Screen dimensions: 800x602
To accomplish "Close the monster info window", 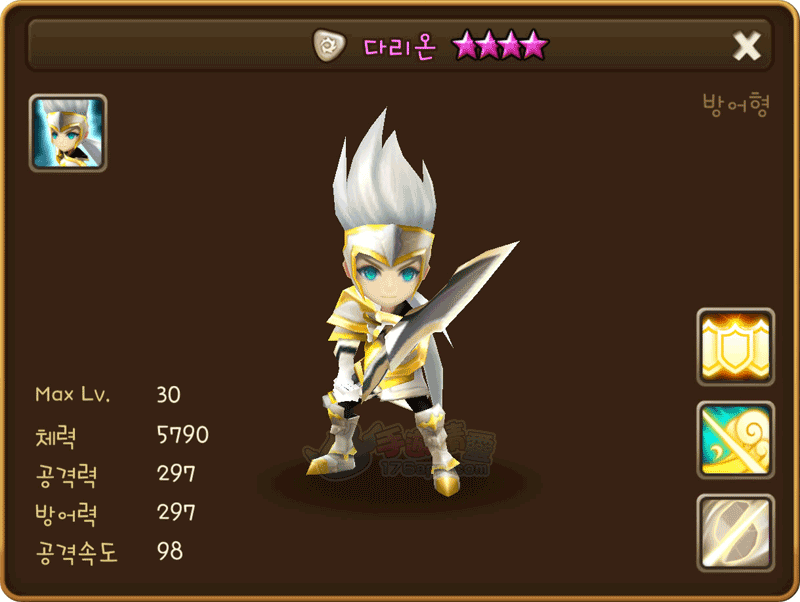I will tap(747, 46).
